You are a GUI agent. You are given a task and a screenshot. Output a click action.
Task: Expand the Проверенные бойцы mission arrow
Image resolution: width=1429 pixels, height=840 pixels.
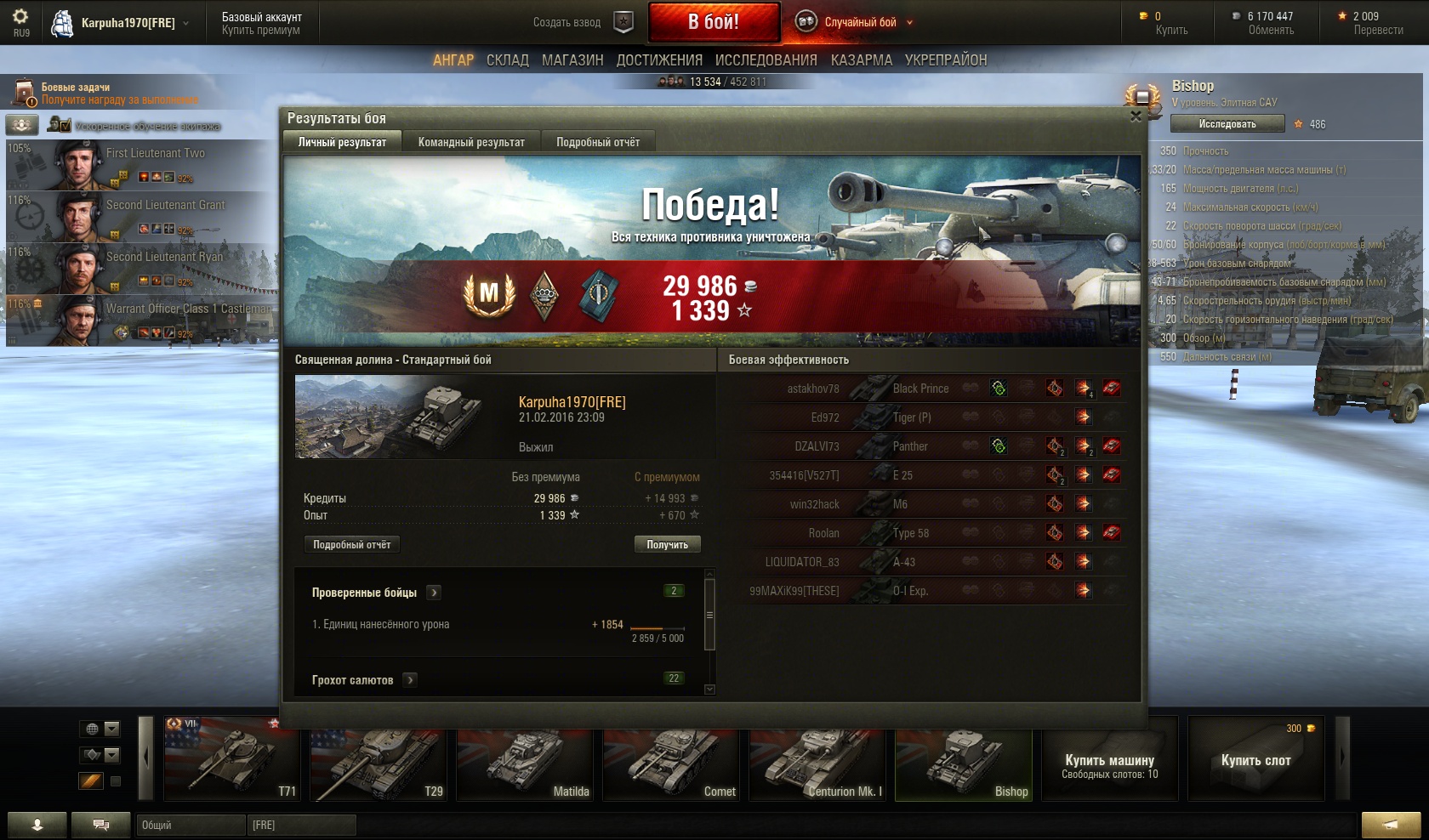(434, 593)
